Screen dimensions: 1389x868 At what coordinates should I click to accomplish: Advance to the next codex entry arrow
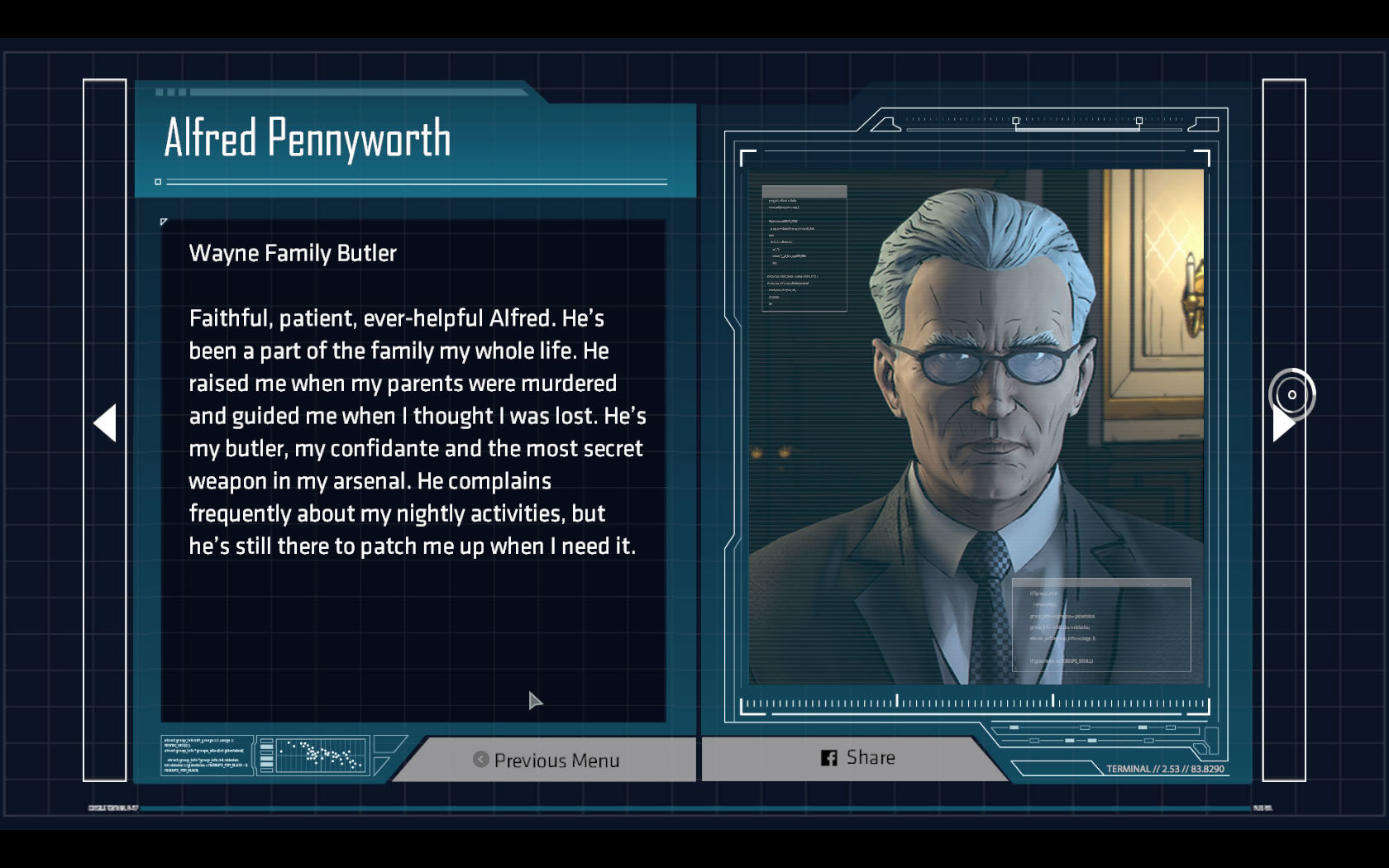coord(1282,423)
